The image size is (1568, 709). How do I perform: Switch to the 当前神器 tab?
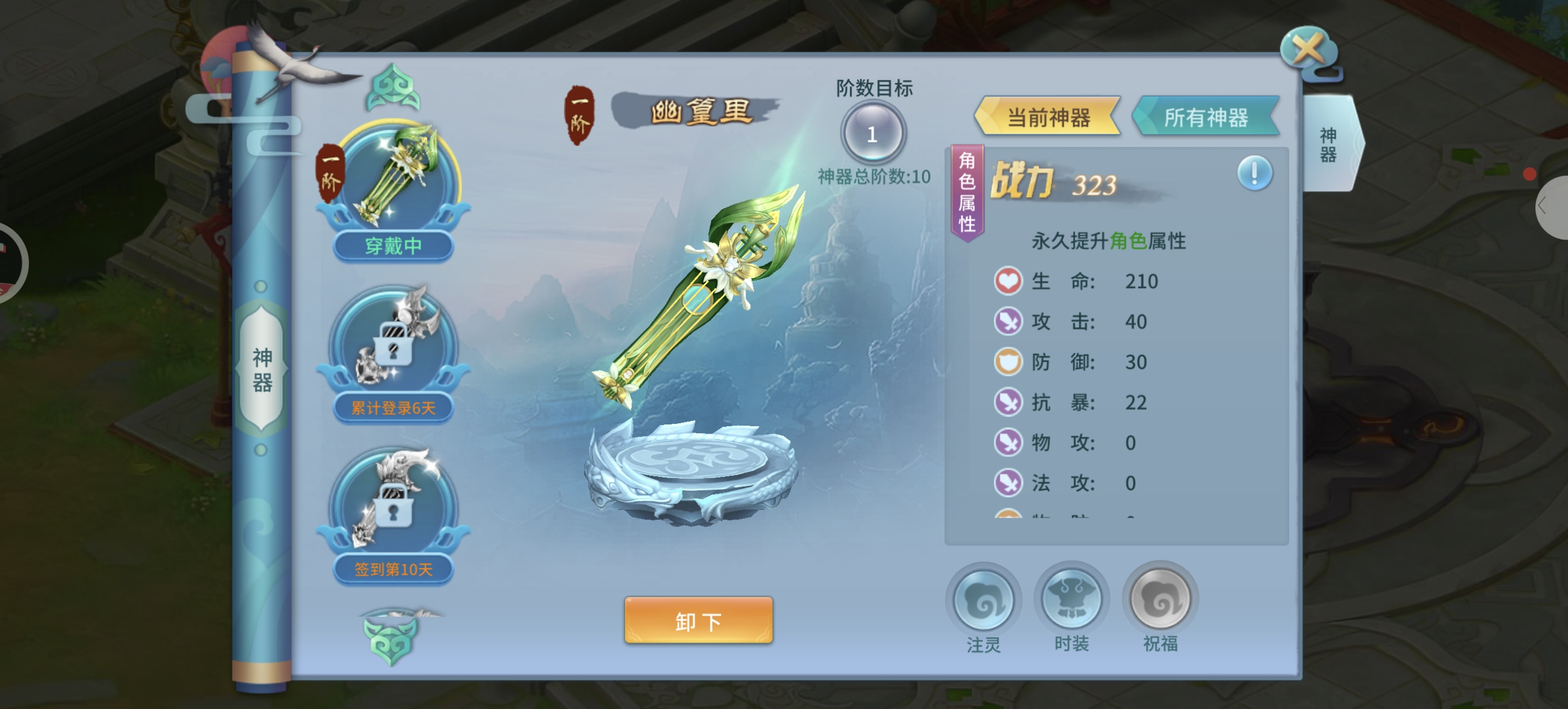[1048, 117]
